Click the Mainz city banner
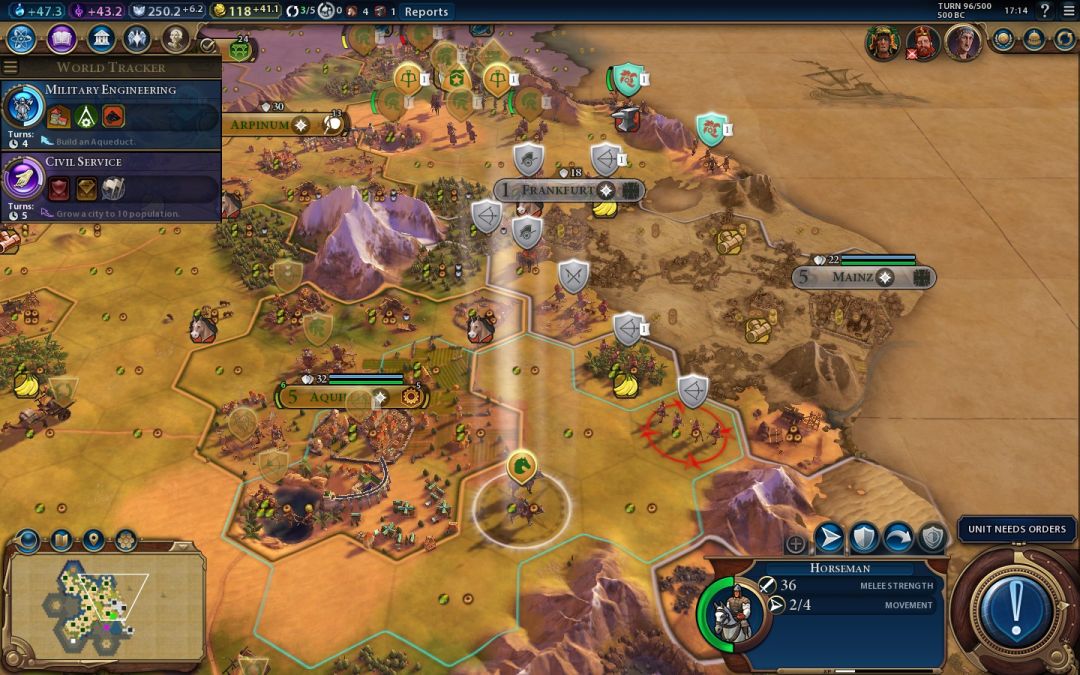1080x675 pixels. pos(862,277)
